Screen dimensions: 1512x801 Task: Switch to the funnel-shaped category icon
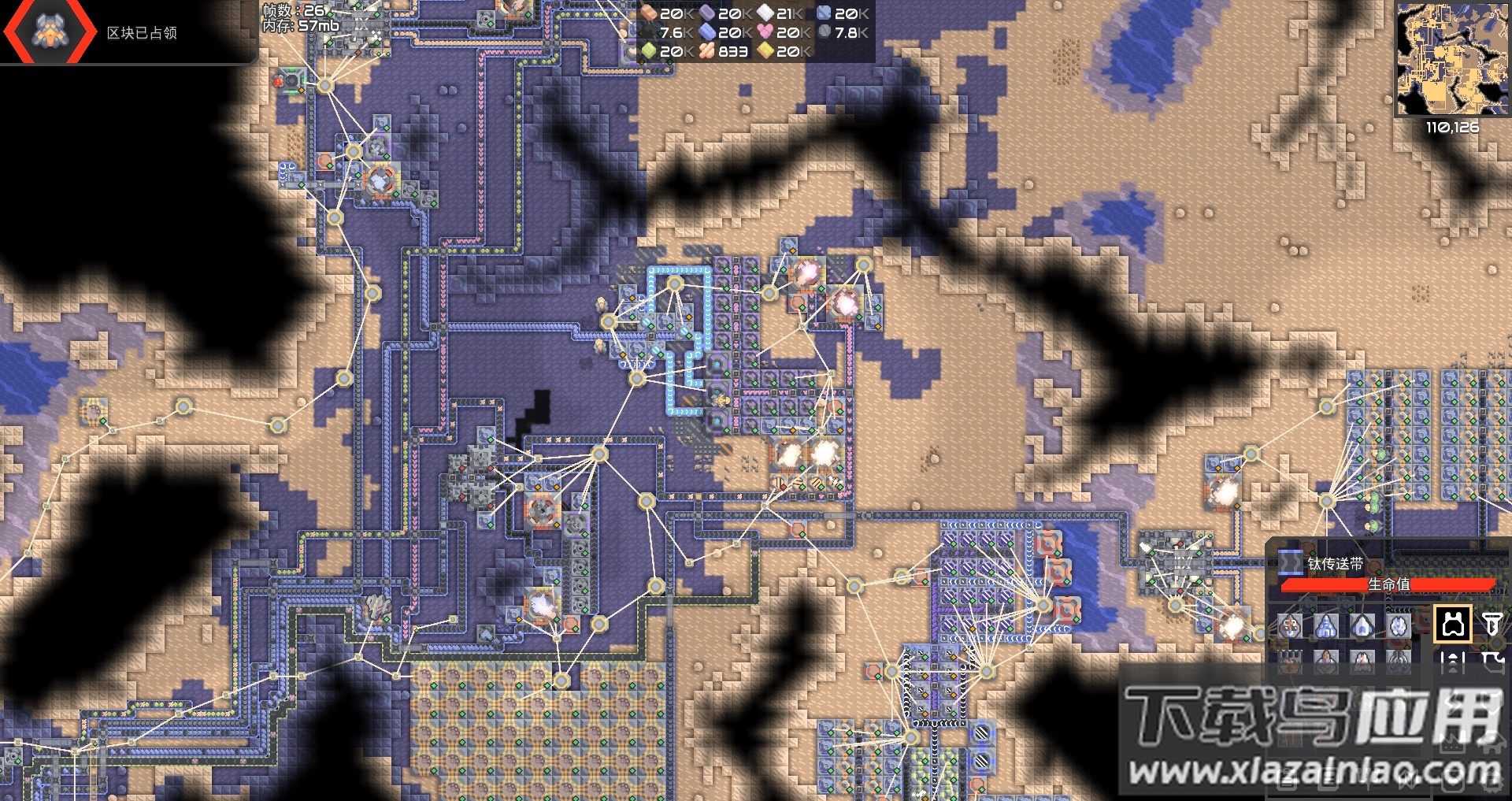(1492, 625)
